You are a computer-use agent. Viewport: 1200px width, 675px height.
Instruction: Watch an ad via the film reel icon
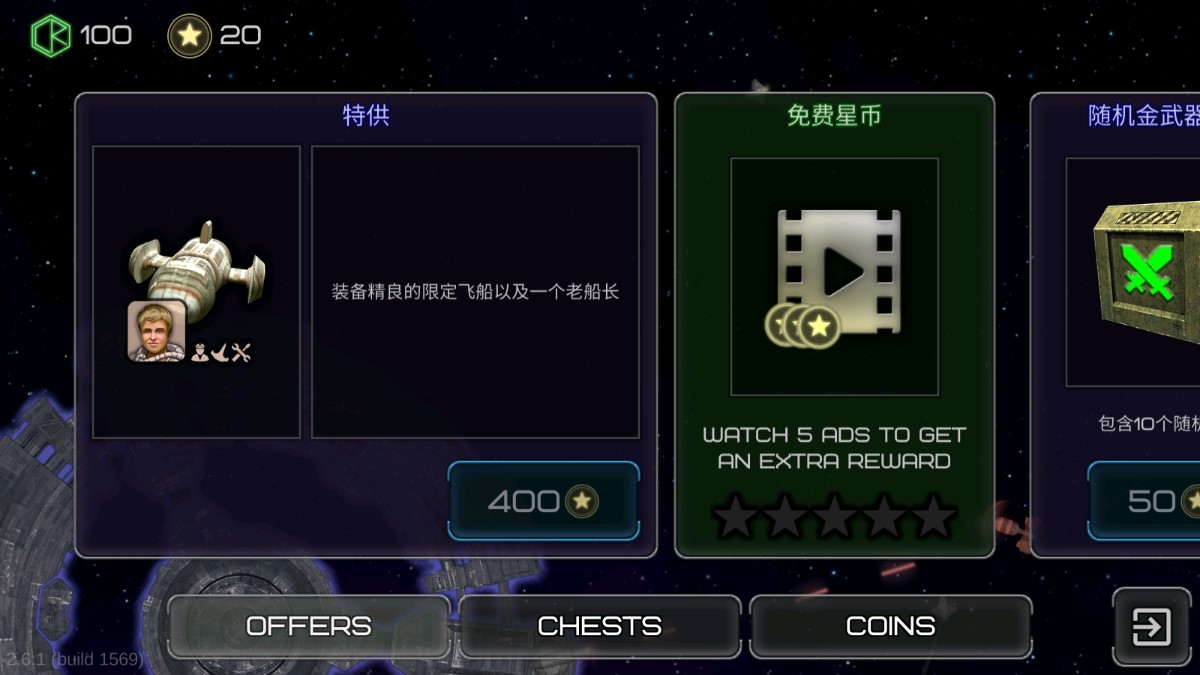(834, 277)
